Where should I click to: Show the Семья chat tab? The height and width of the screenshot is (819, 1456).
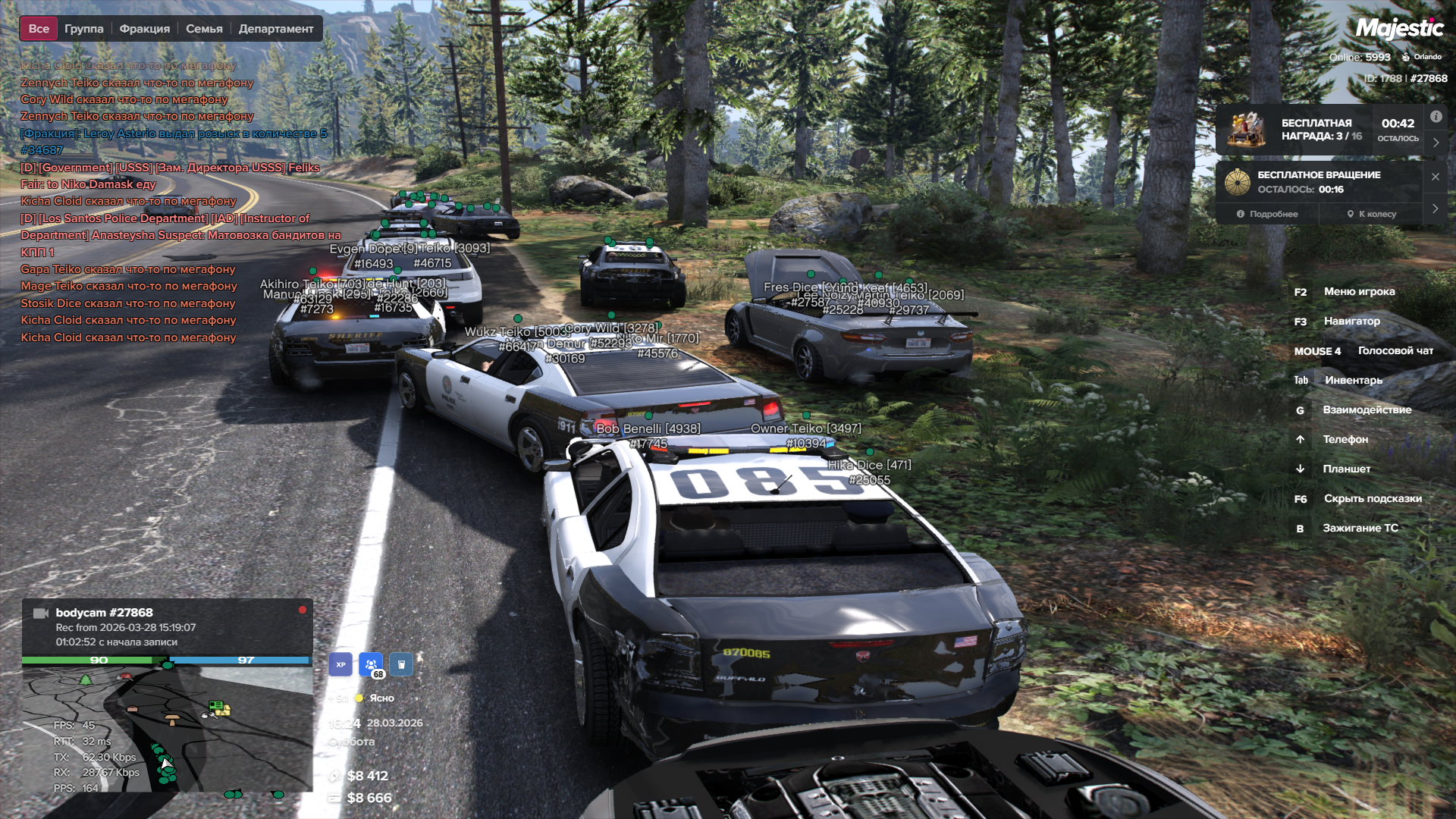tap(204, 29)
